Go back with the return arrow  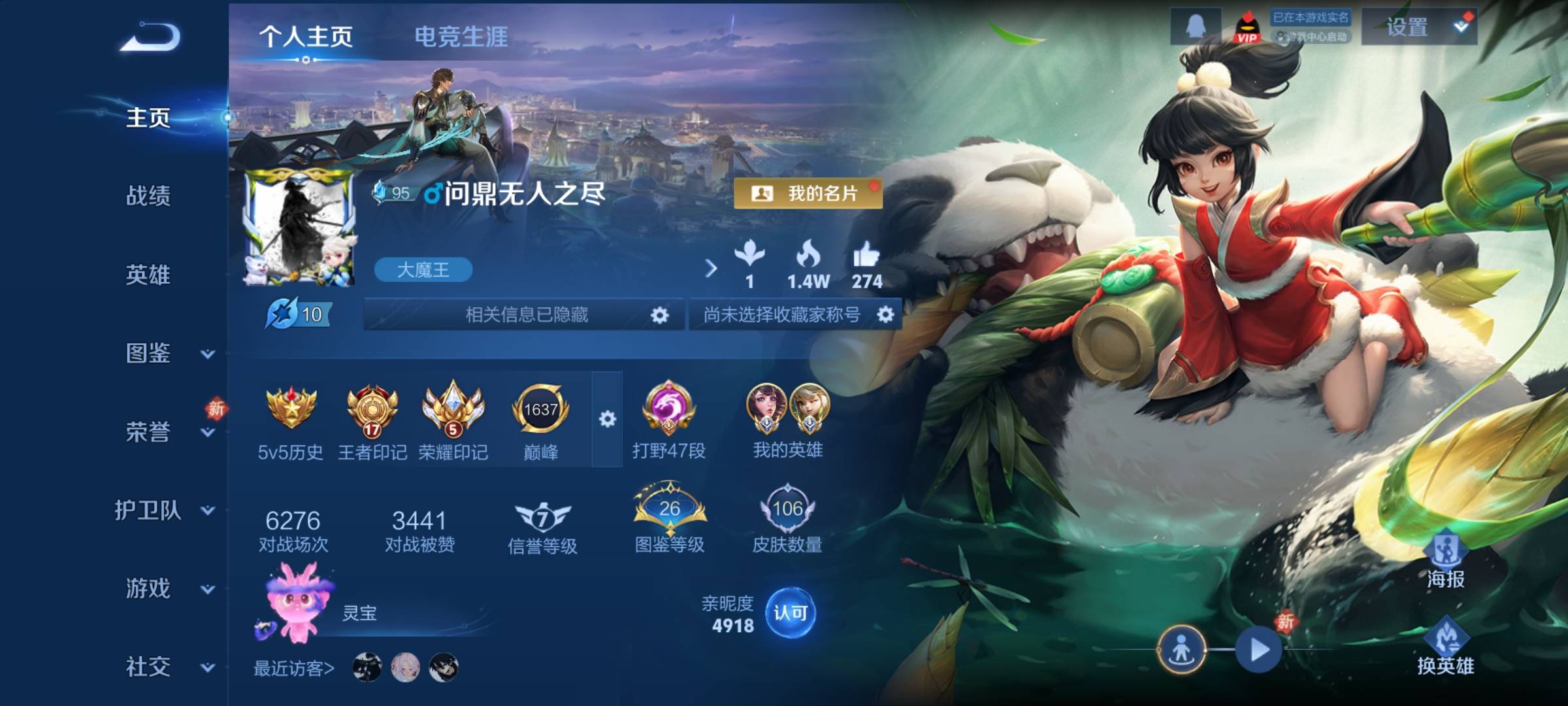150,37
